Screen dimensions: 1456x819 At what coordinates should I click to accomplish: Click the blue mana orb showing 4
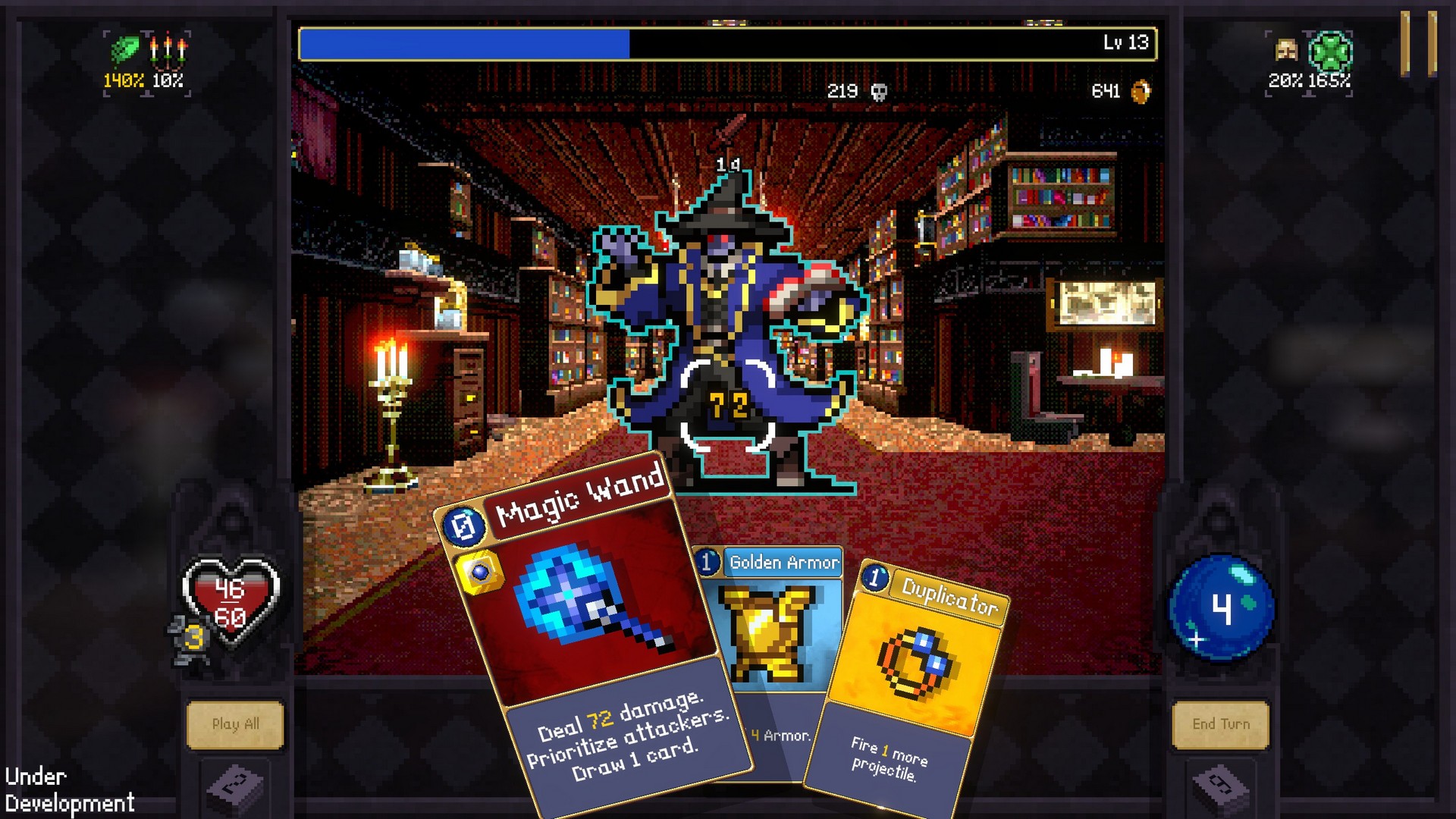(1221, 607)
